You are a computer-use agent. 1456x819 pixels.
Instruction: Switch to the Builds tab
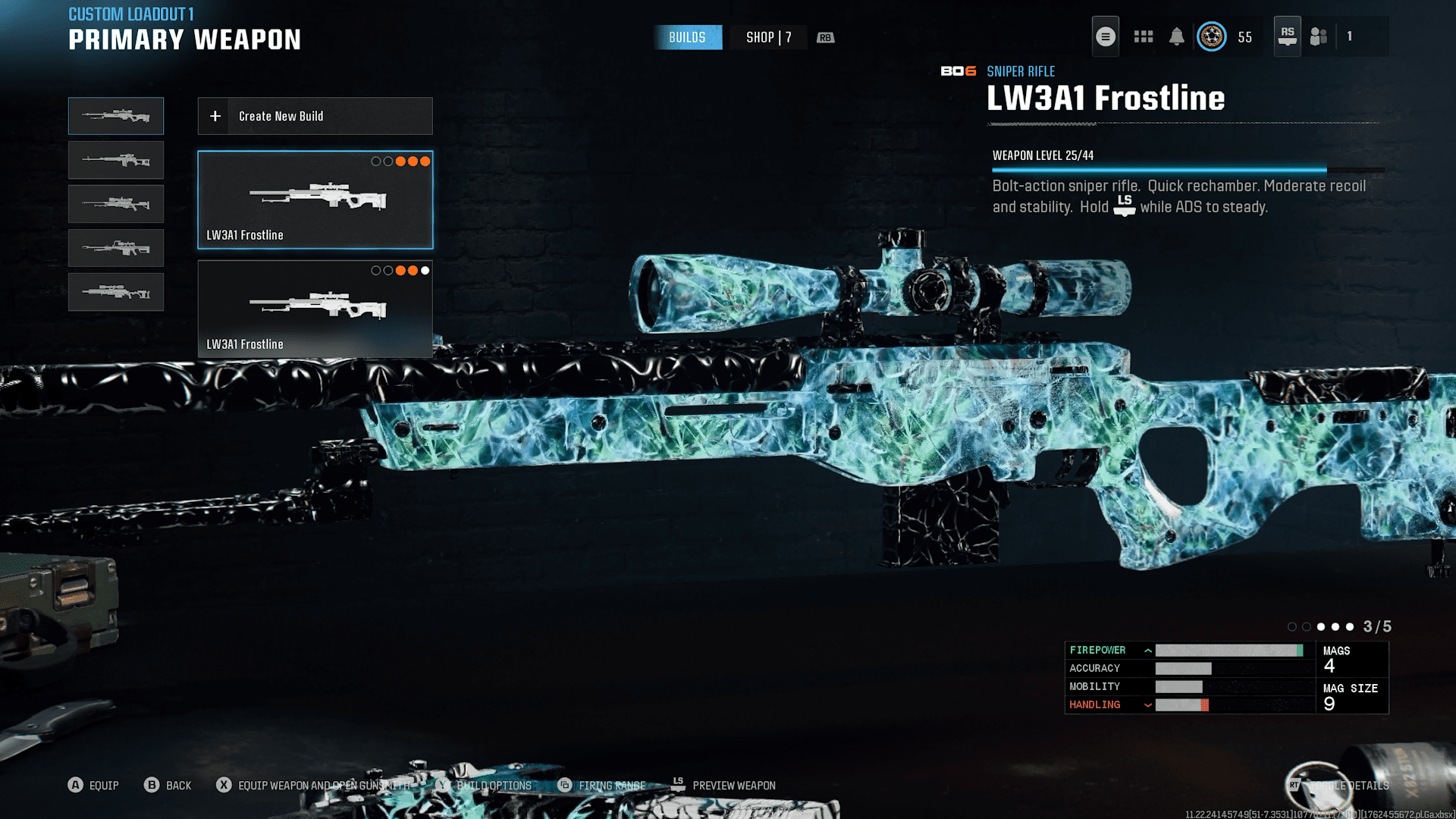[687, 37]
